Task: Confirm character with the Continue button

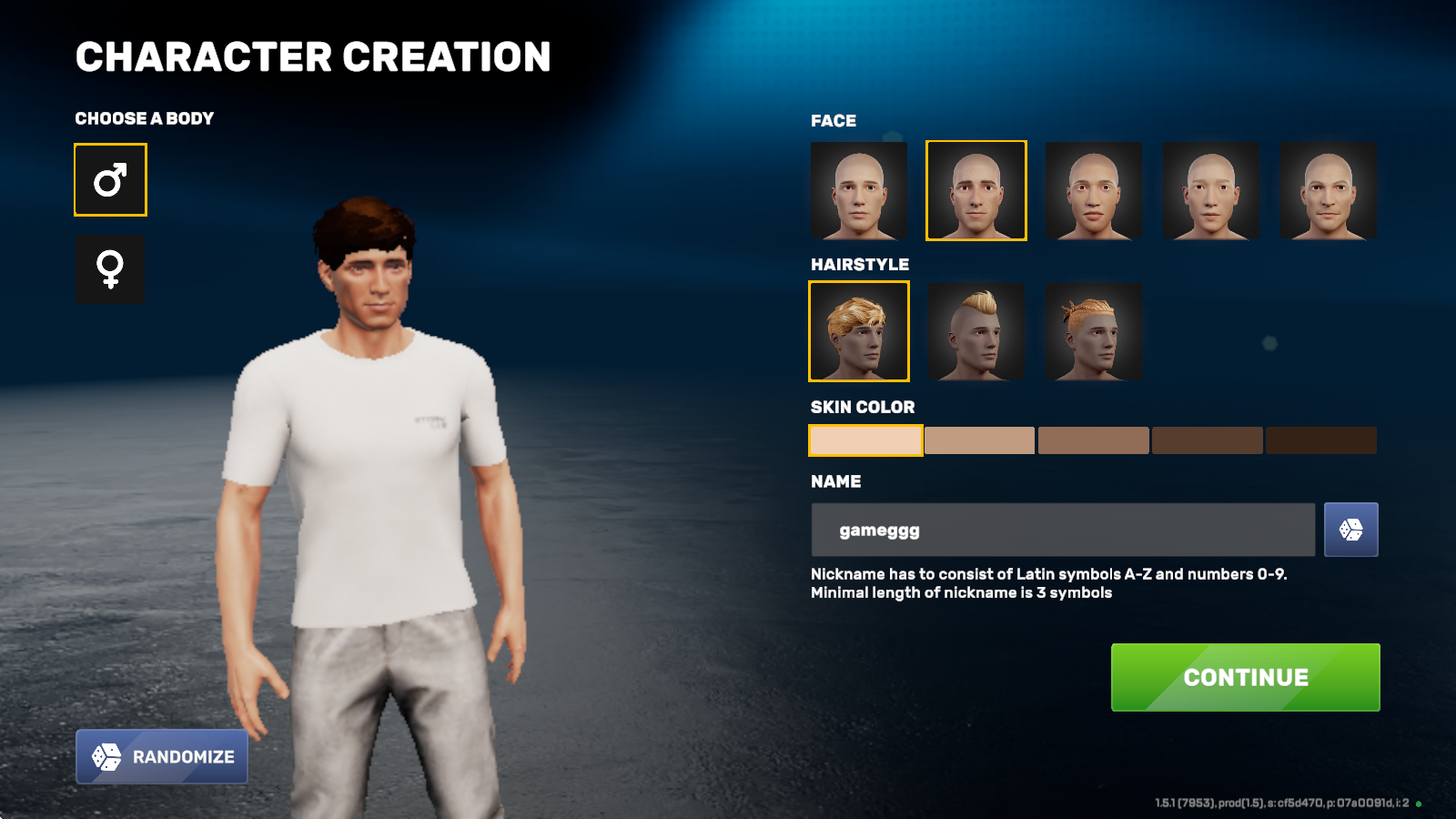Action: (1245, 677)
